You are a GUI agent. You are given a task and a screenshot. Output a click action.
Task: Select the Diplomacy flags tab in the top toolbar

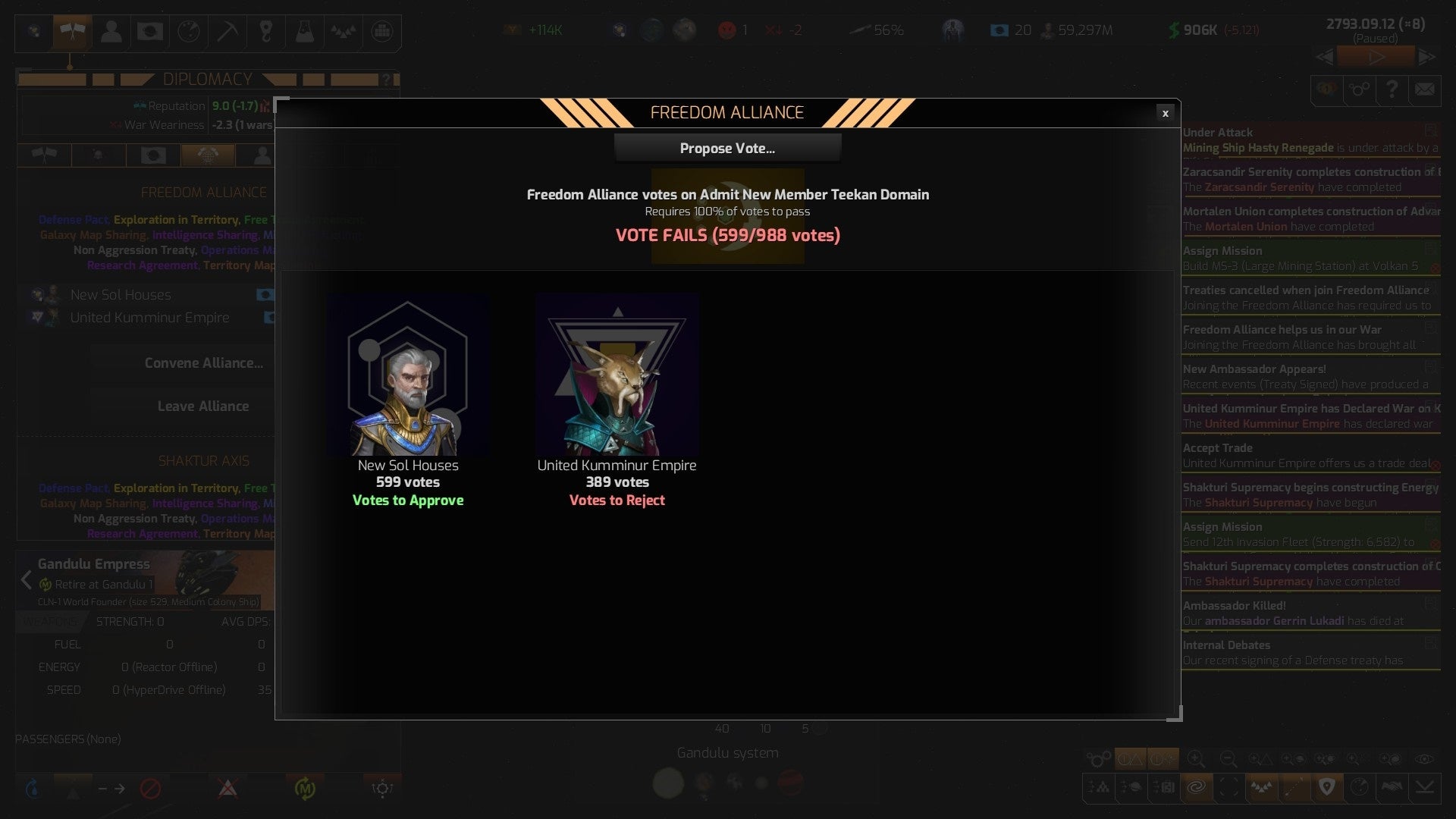(x=72, y=32)
